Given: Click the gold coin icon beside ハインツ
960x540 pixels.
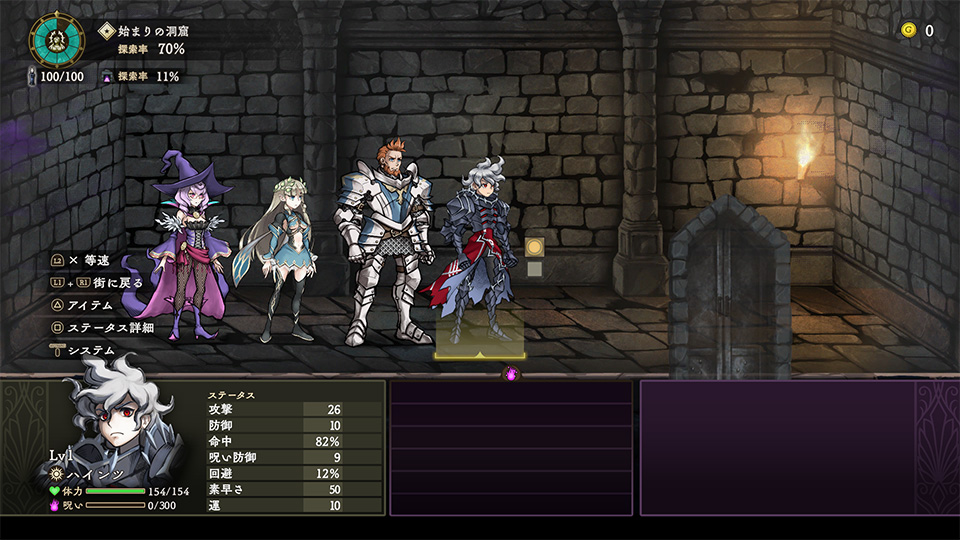Looking at the screenshot, I should coord(534,246).
